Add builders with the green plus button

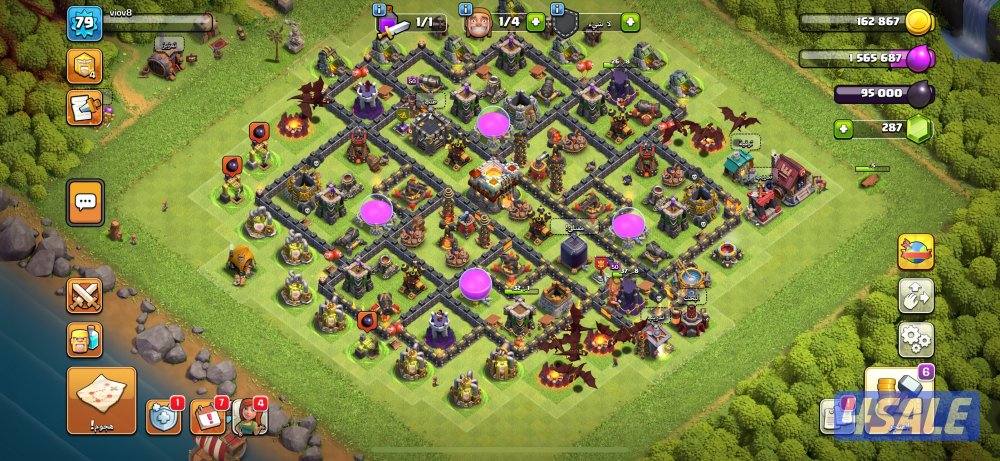point(536,21)
